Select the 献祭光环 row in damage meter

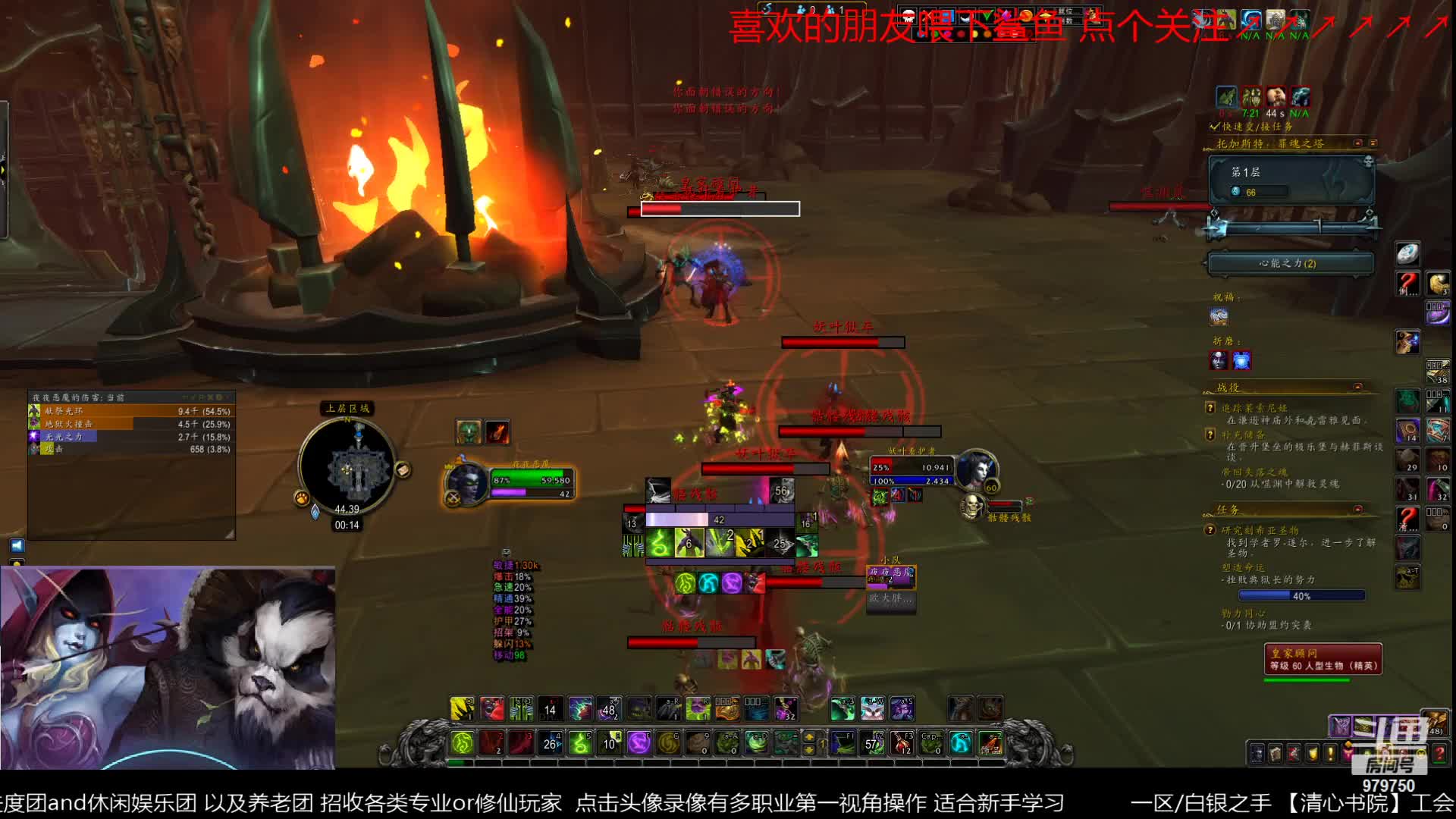coord(130,411)
